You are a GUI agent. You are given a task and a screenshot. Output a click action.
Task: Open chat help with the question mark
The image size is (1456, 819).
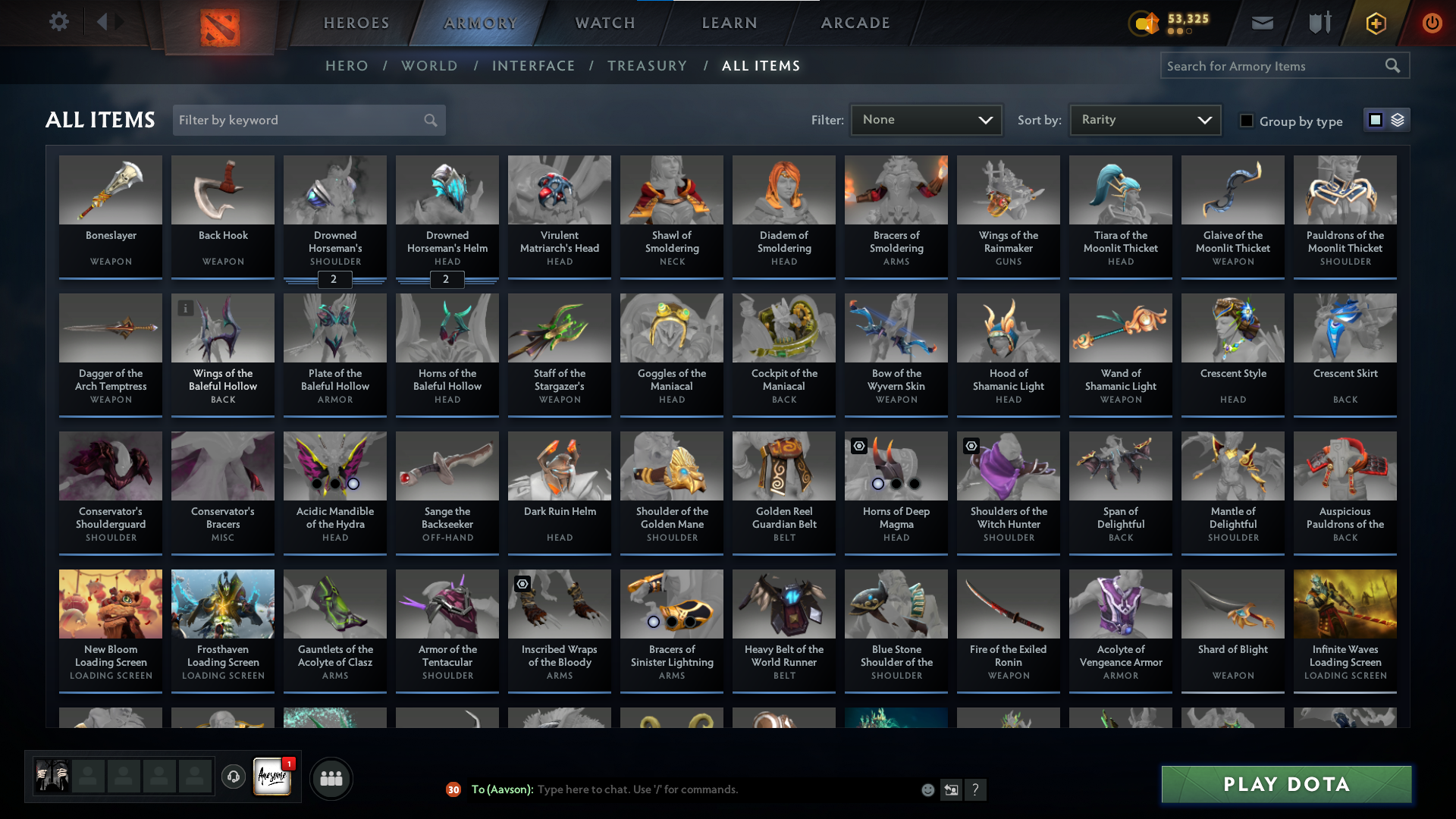click(976, 789)
